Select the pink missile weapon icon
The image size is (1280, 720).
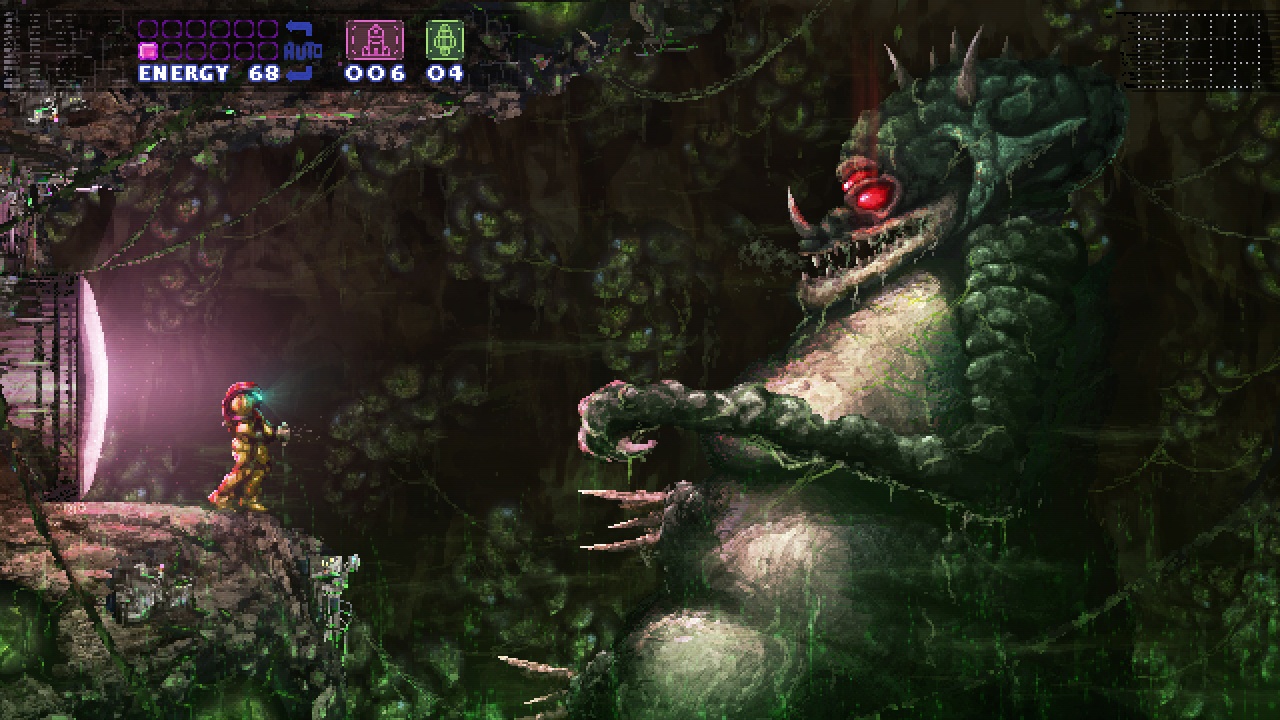tap(375, 40)
